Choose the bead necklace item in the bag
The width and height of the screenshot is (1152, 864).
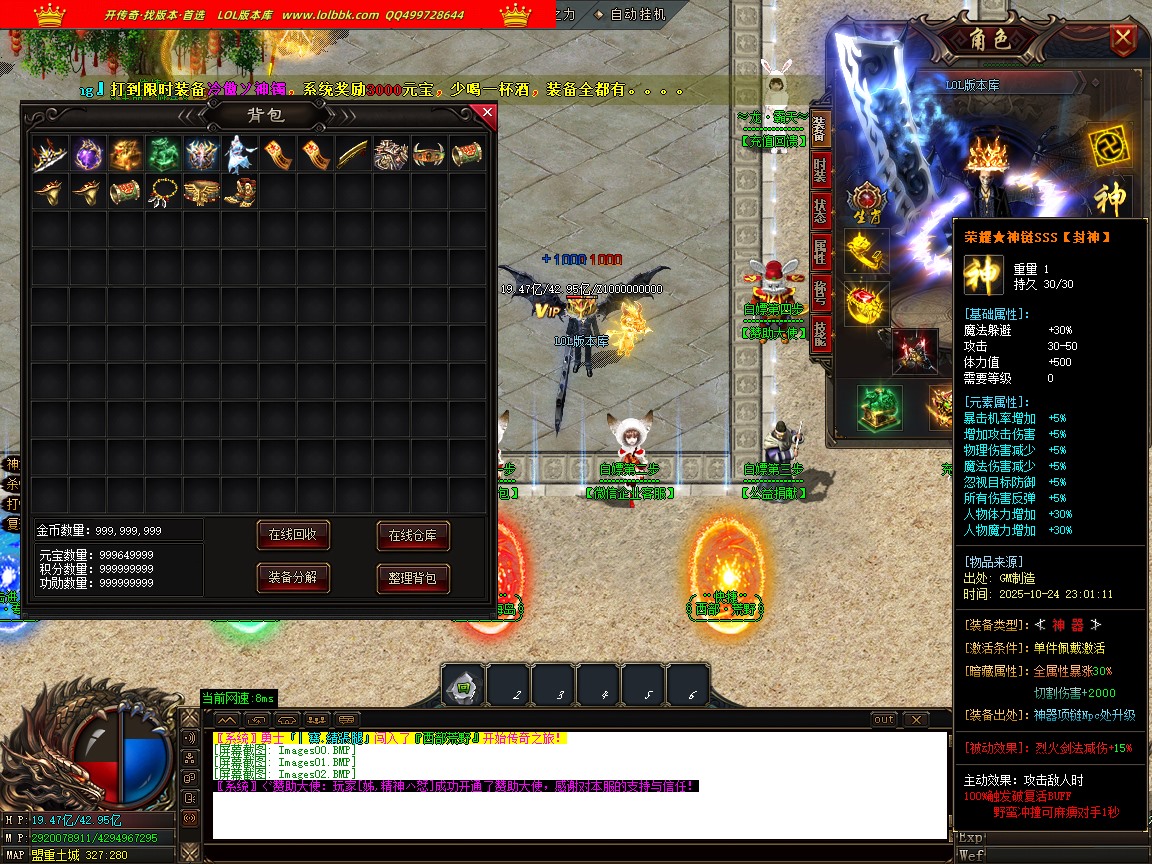point(164,191)
